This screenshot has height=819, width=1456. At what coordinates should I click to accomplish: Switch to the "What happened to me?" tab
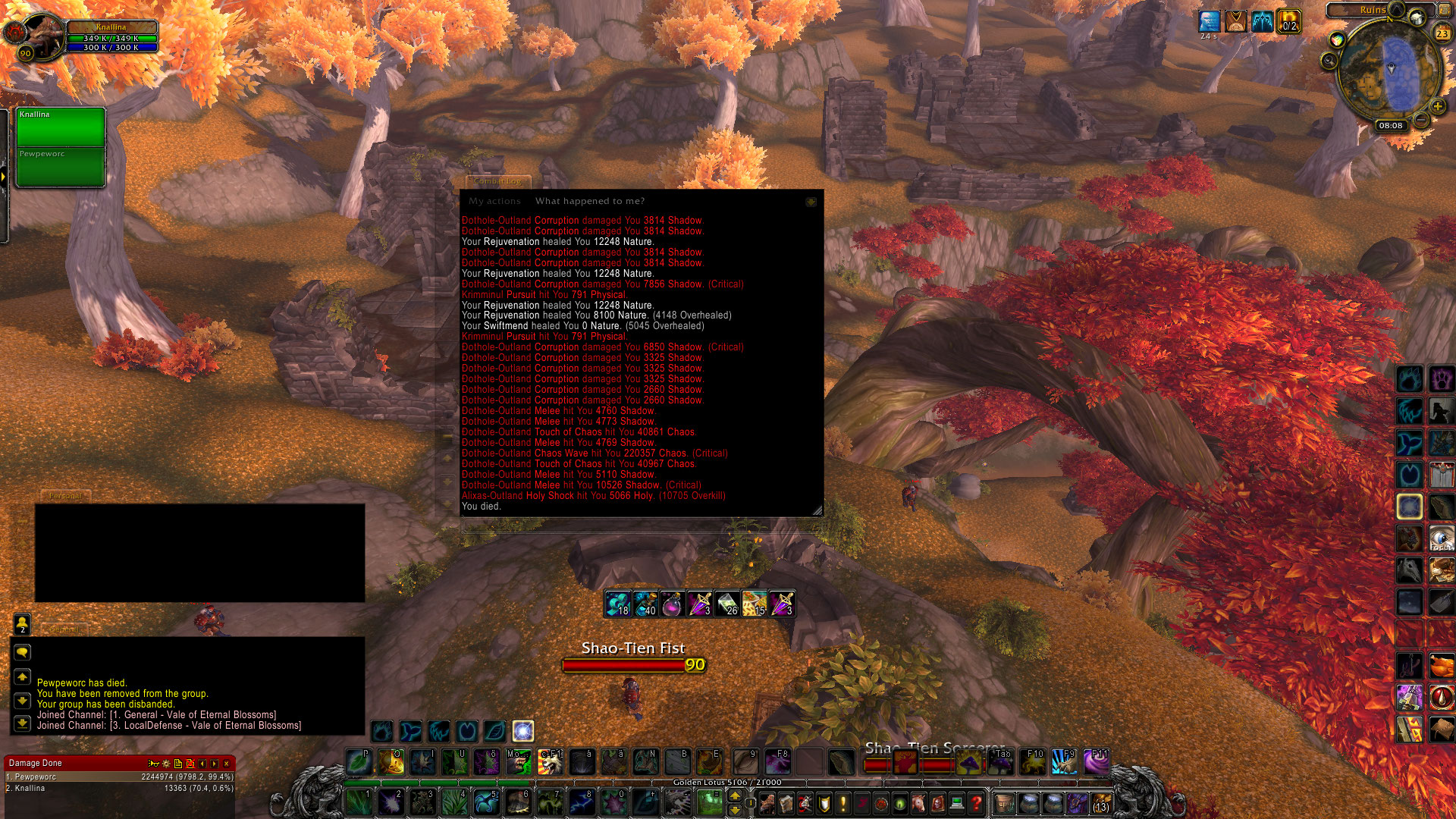pyautogui.click(x=589, y=201)
